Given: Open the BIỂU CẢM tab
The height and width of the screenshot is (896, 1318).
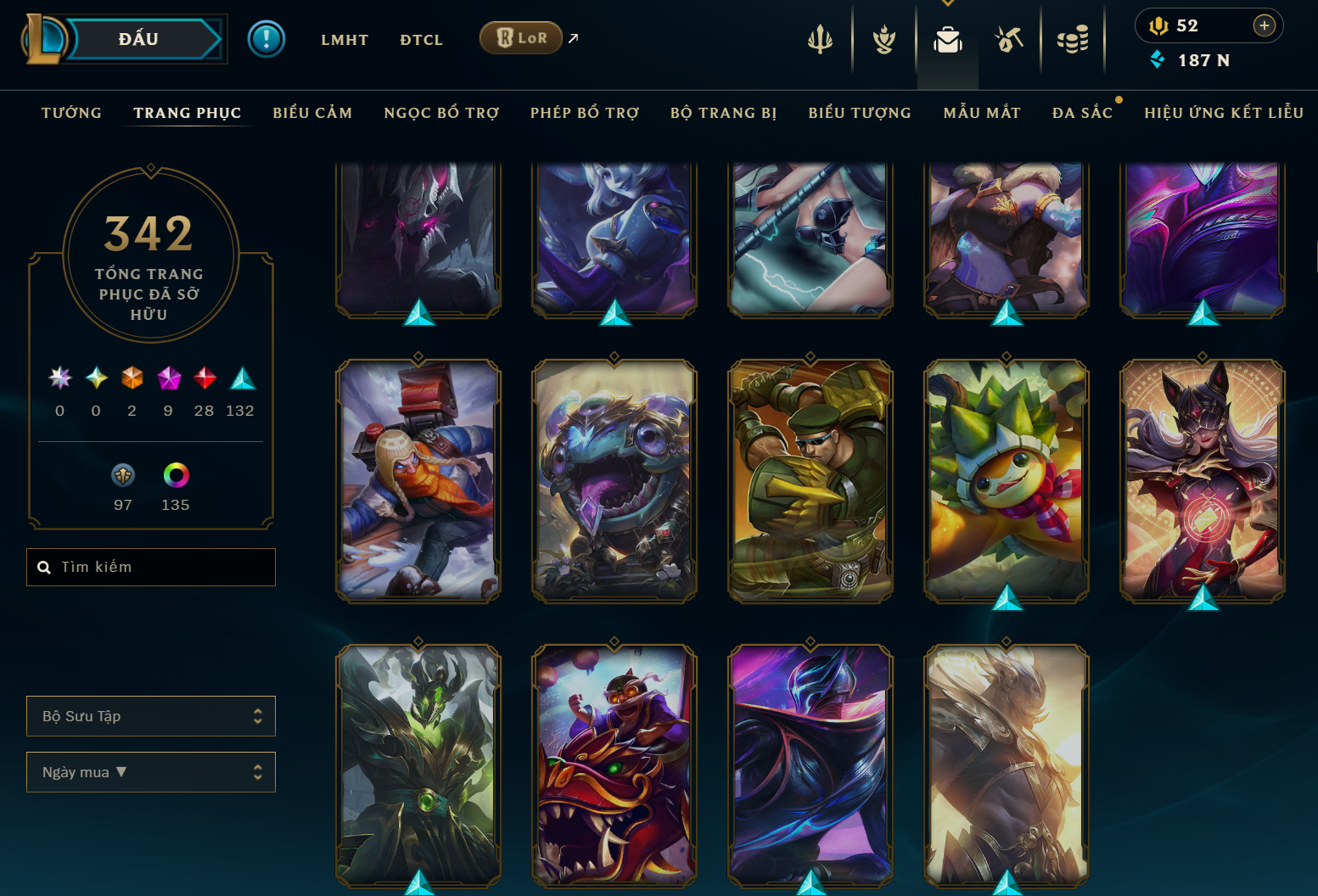Looking at the screenshot, I should pyautogui.click(x=312, y=113).
